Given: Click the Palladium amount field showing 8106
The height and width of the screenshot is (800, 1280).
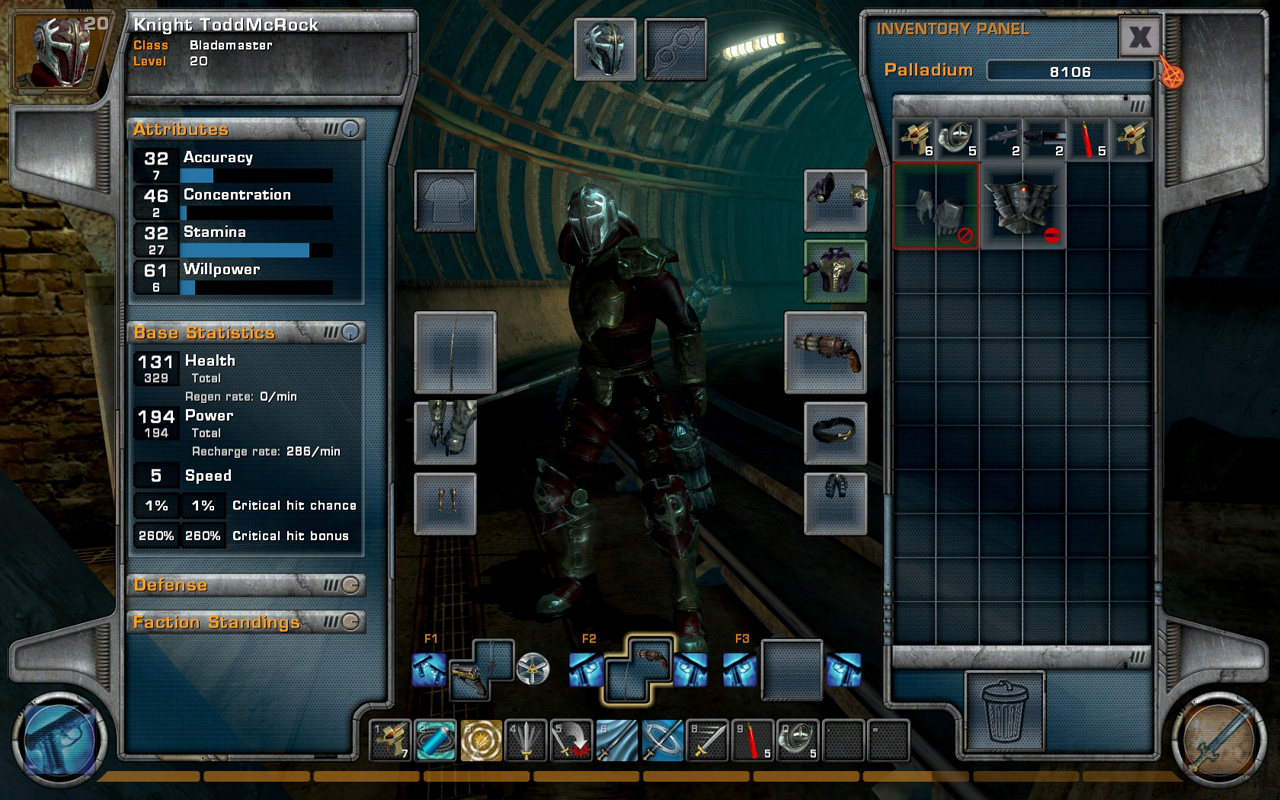Looking at the screenshot, I should (x=1070, y=70).
